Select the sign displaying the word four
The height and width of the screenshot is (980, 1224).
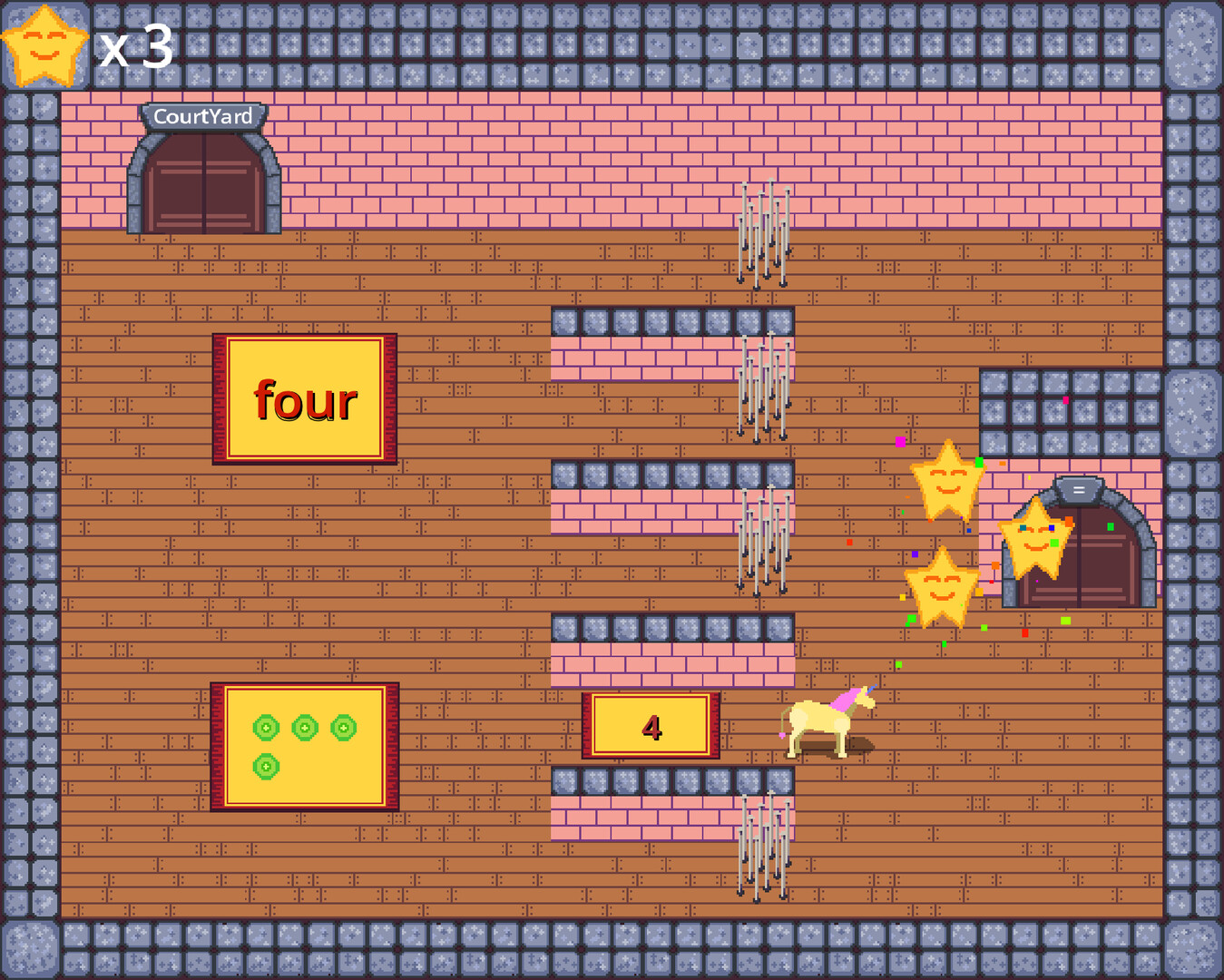click(x=305, y=397)
